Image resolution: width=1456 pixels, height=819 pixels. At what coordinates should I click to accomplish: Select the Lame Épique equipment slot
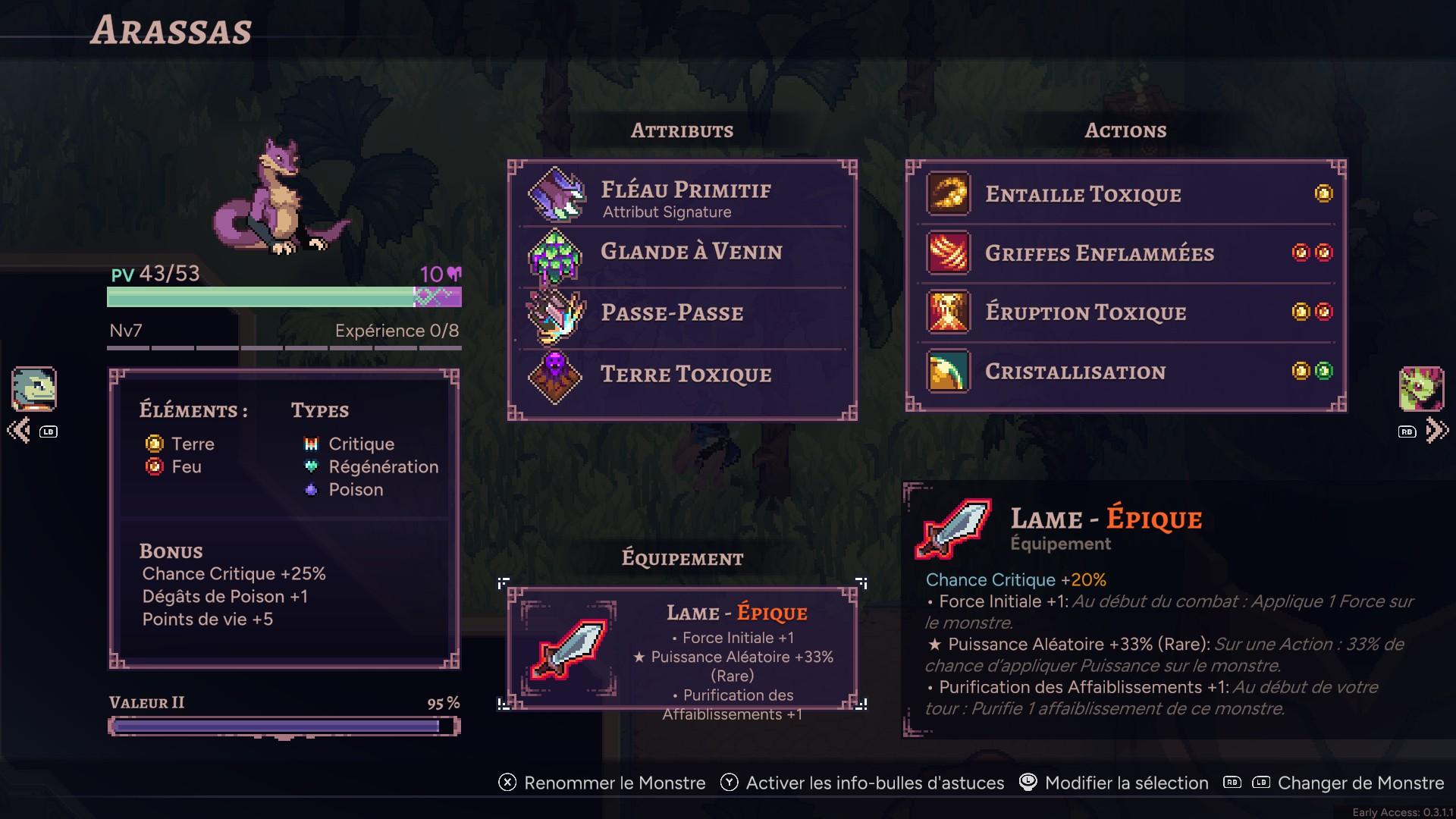click(x=682, y=648)
